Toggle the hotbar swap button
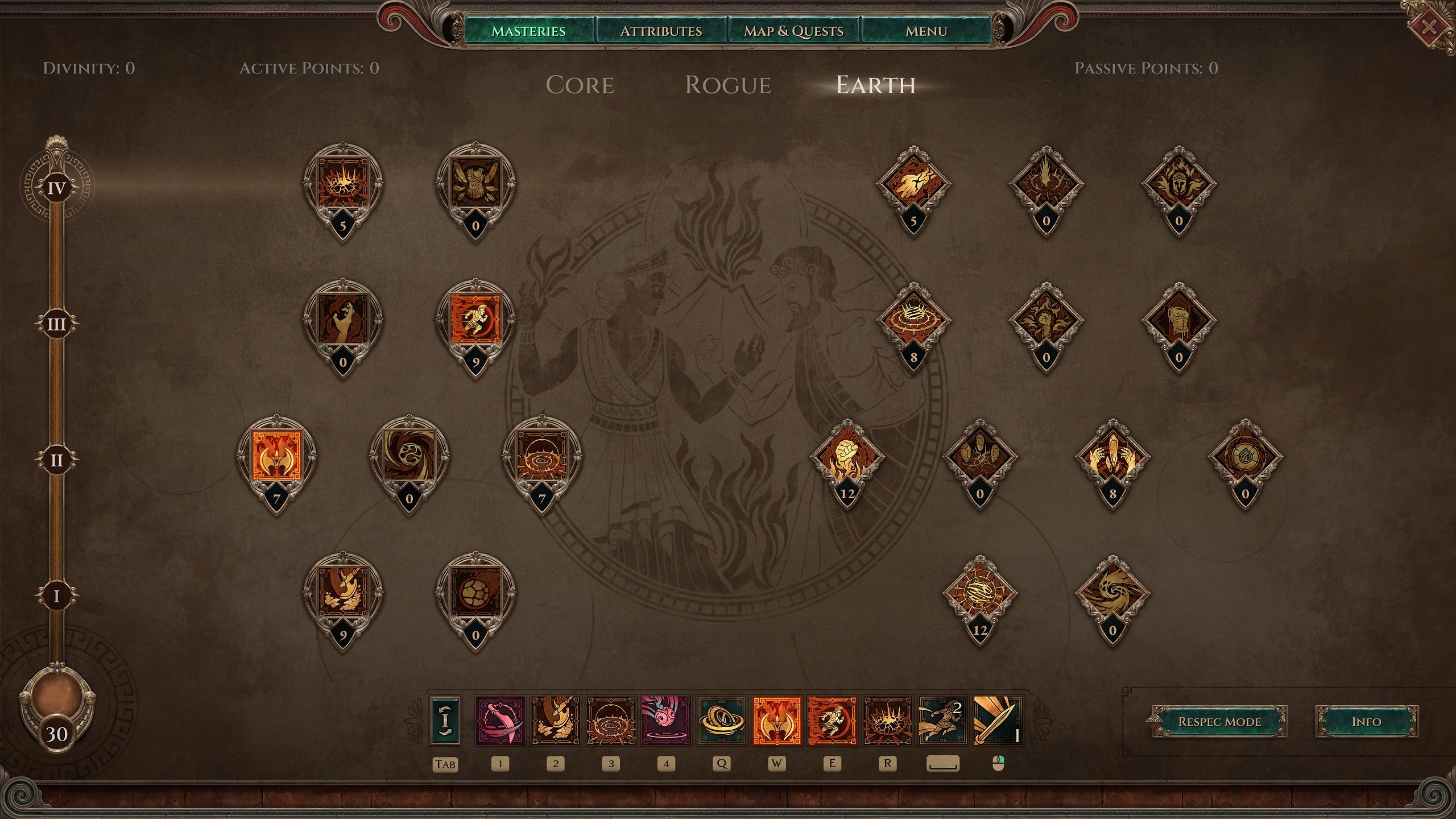Screen dimensions: 1456x819 [x=445, y=720]
